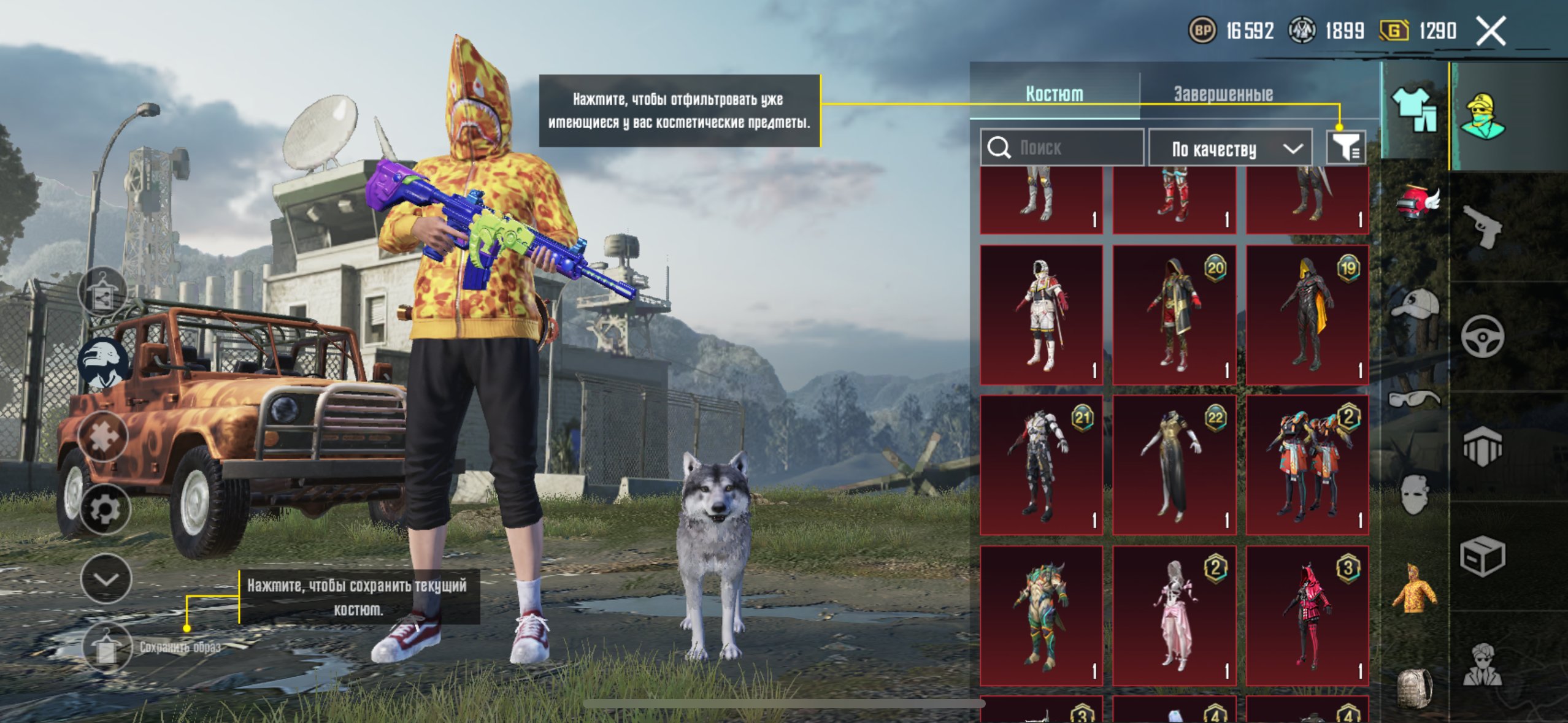Click the share outfit hanger icon
The height and width of the screenshot is (723, 1568).
[x=103, y=291]
